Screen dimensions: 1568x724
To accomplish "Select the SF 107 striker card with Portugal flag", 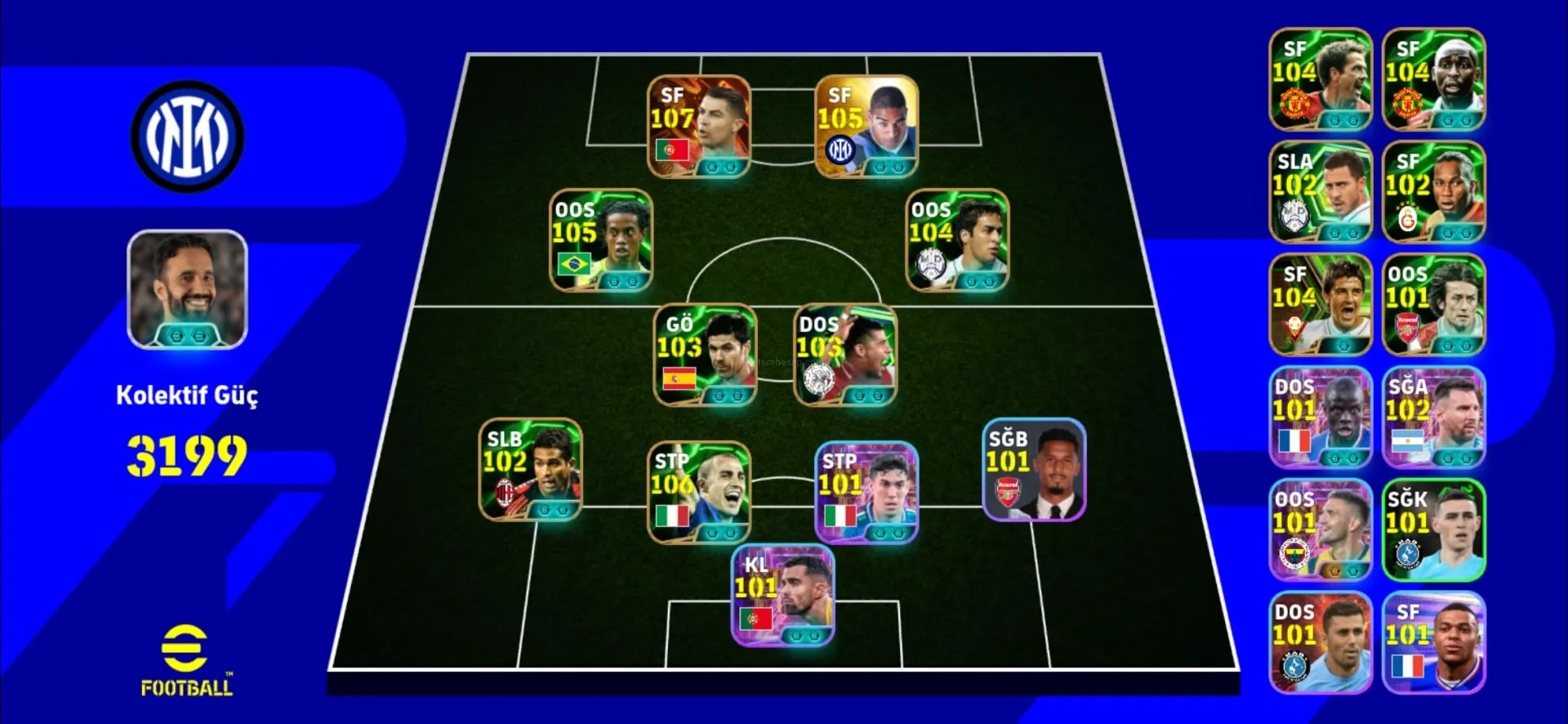I will [x=698, y=127].
